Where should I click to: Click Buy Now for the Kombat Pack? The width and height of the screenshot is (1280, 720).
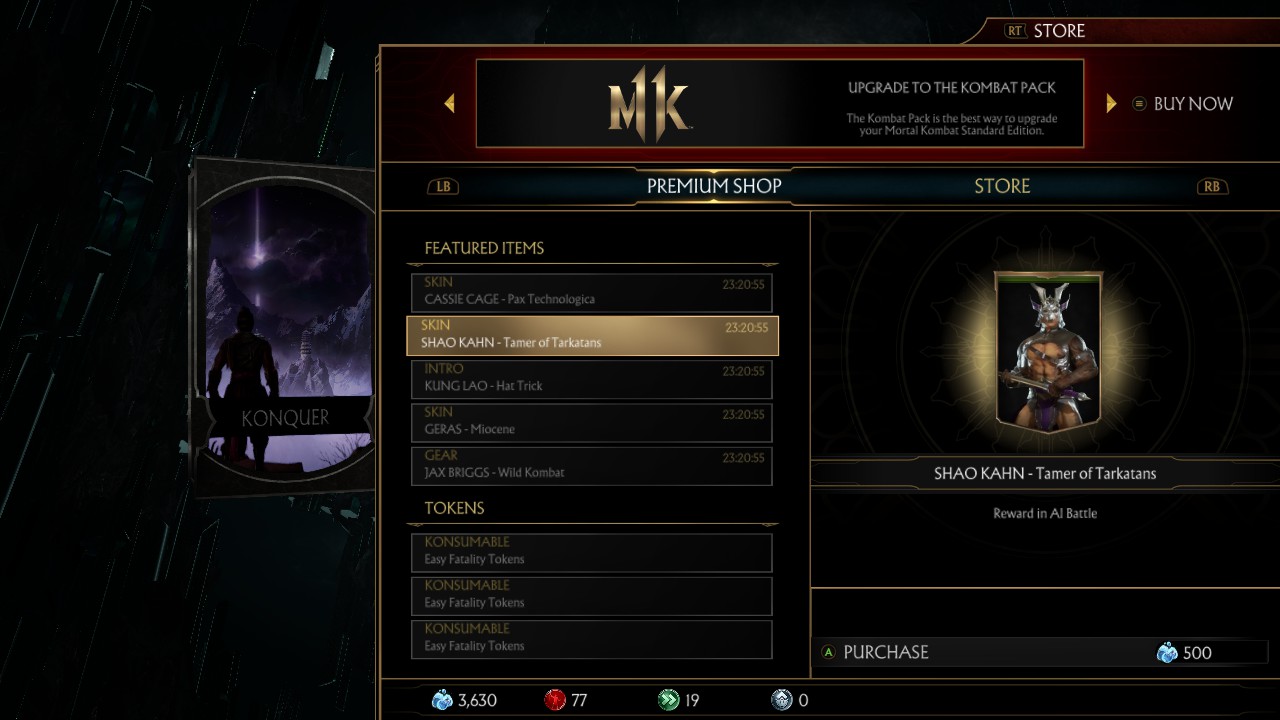[x=1183, y=104]
